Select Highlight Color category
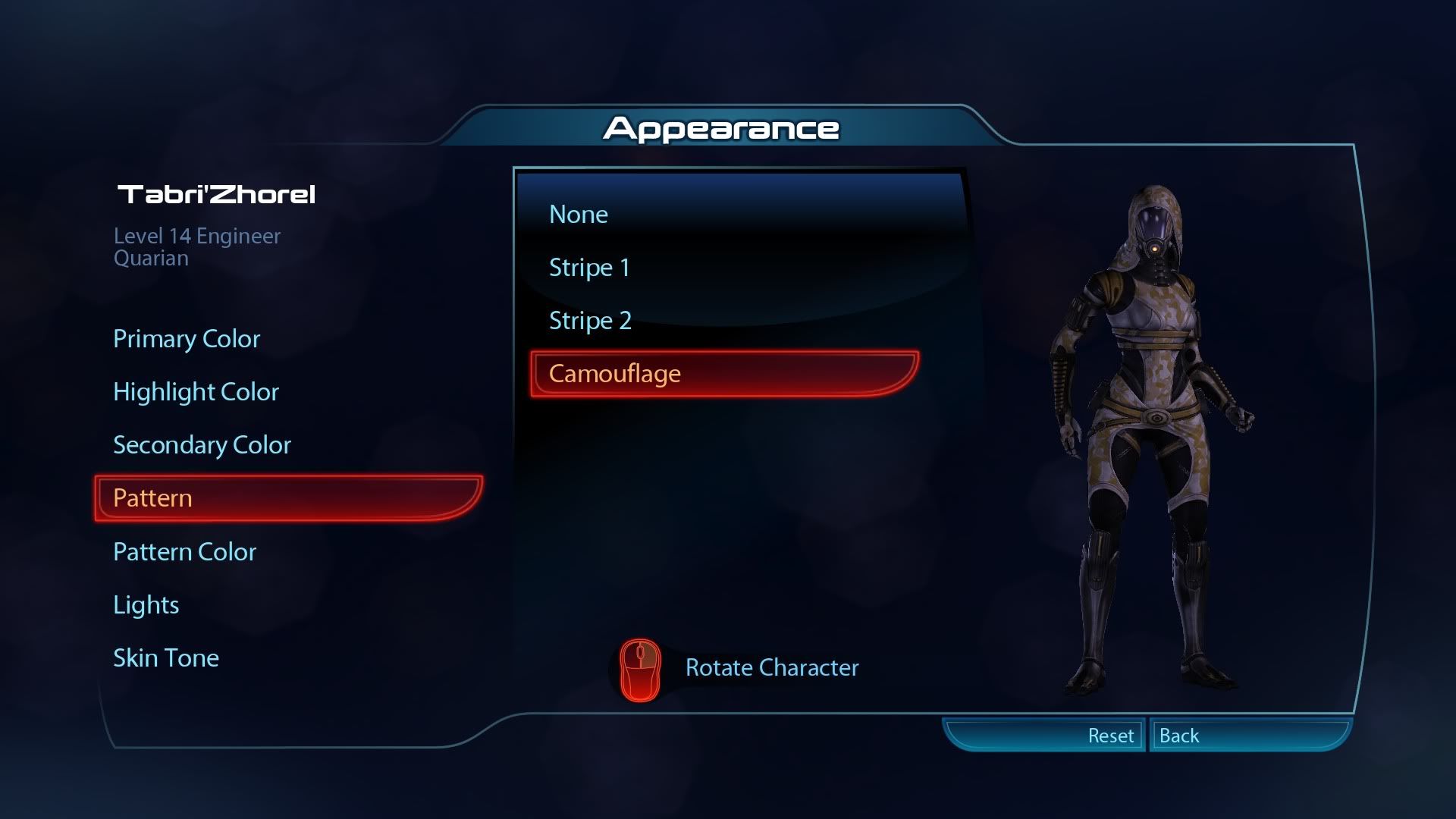Screen dimensions: 1456x819 [x=196, y=392]
